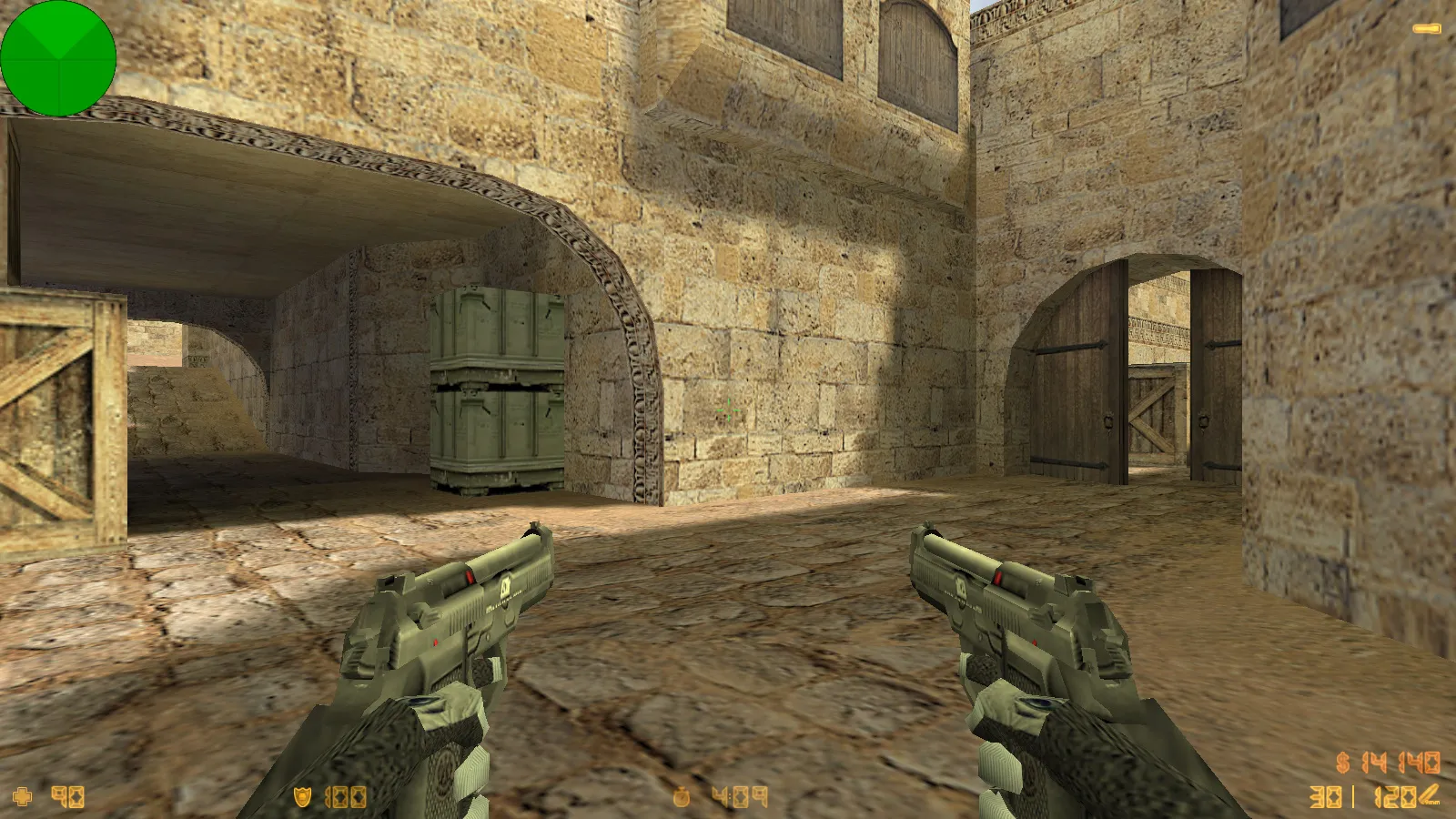Click the stacked green military crates
Screen dimensions: 1456x819
click(496, 391)
